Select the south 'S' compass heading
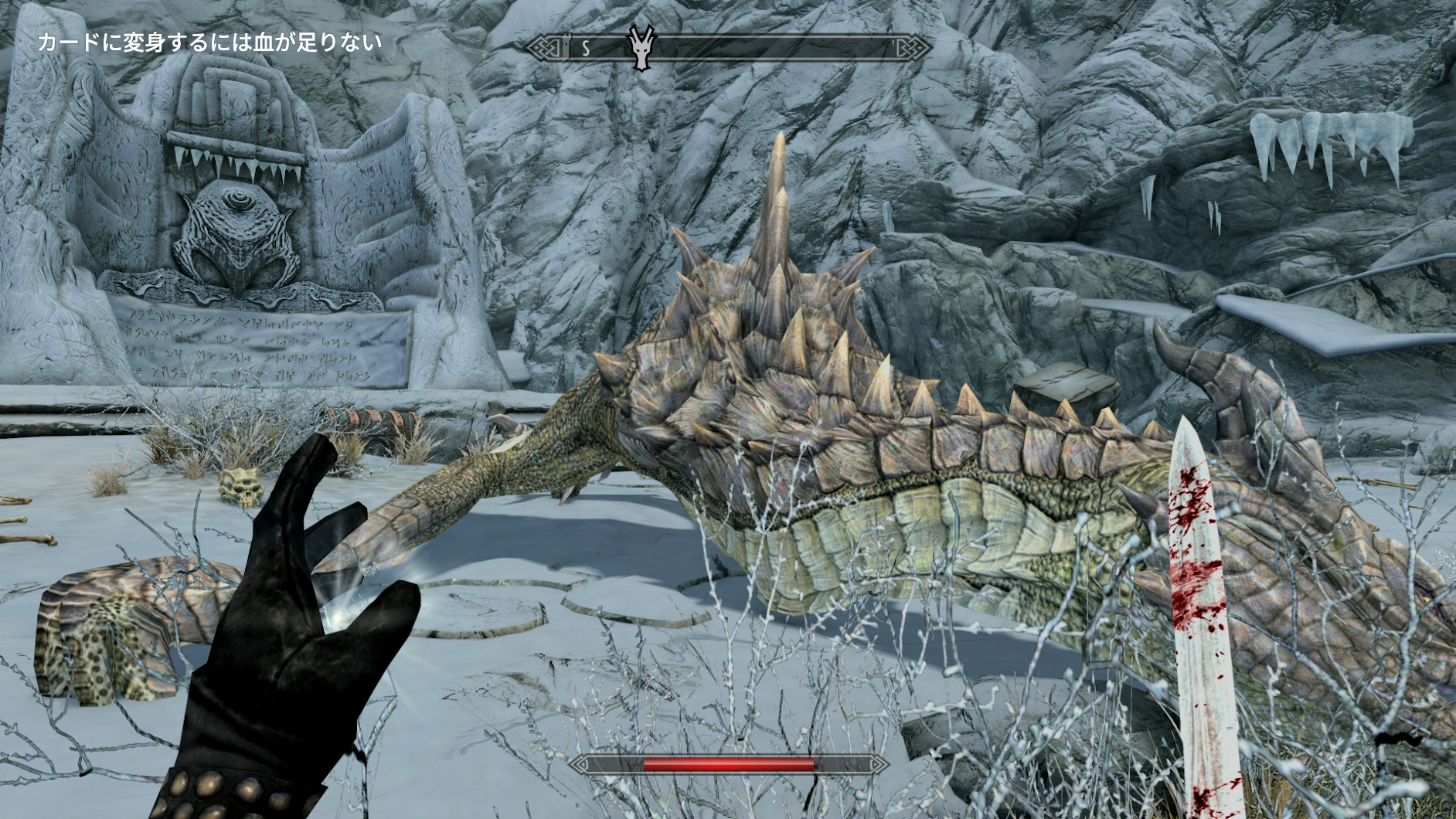The image size is (1456, 819). pyautogui.click(x=586, y=49)
